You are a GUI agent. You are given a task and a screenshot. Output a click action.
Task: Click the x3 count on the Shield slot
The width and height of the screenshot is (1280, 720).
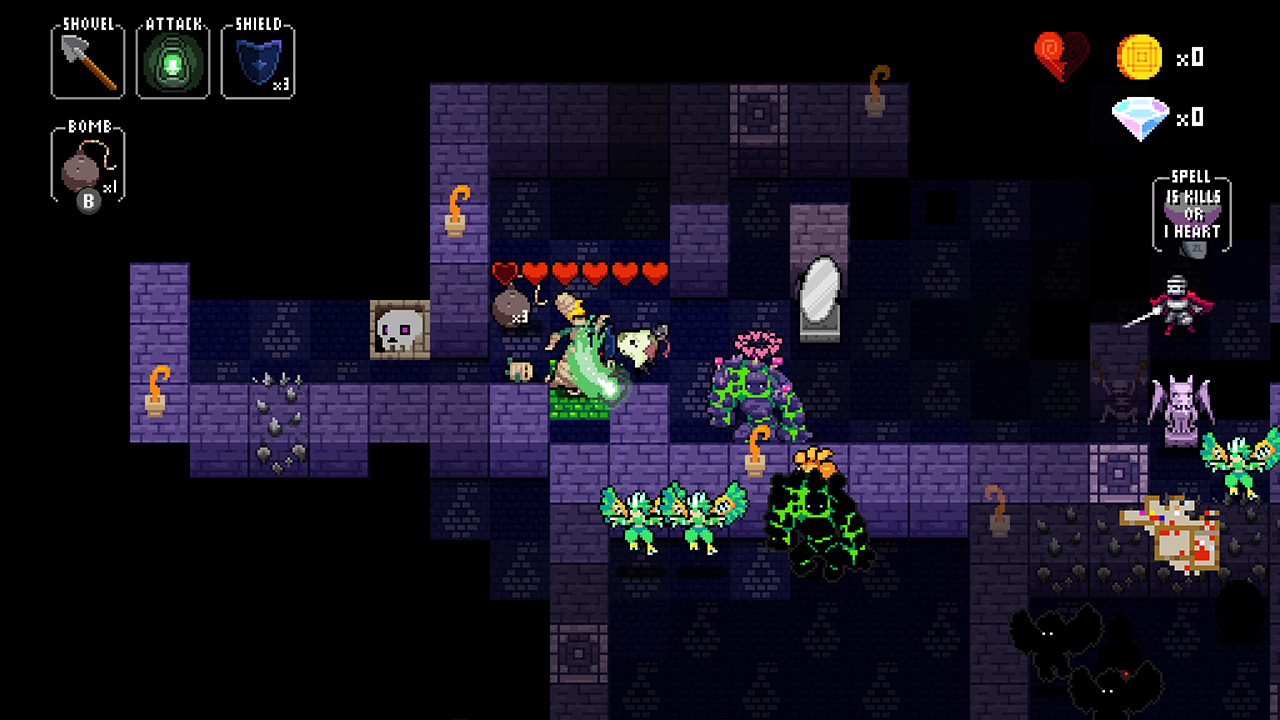click(x=281, y=85)
